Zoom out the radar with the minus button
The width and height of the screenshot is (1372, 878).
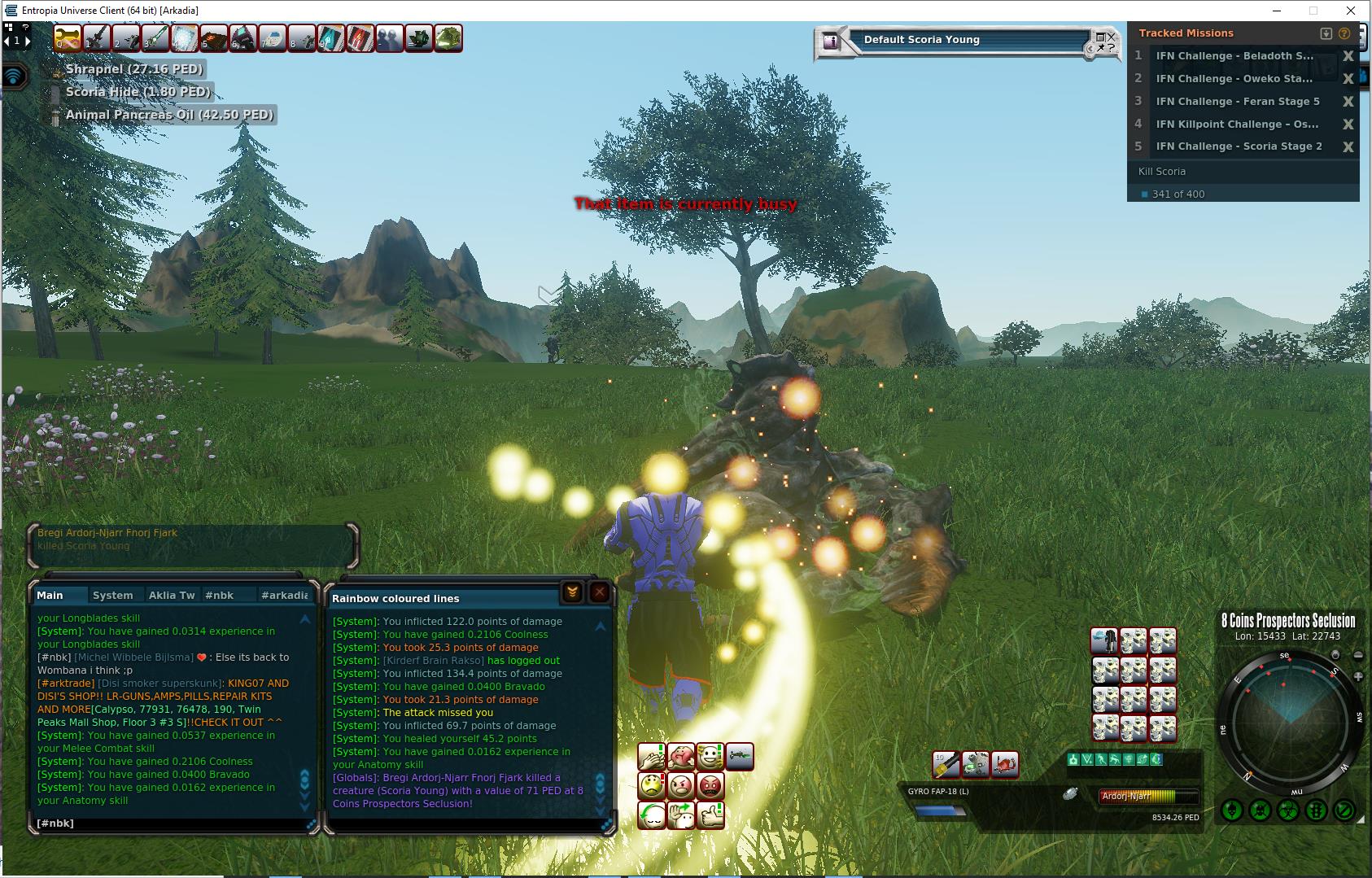[1358, 656]
